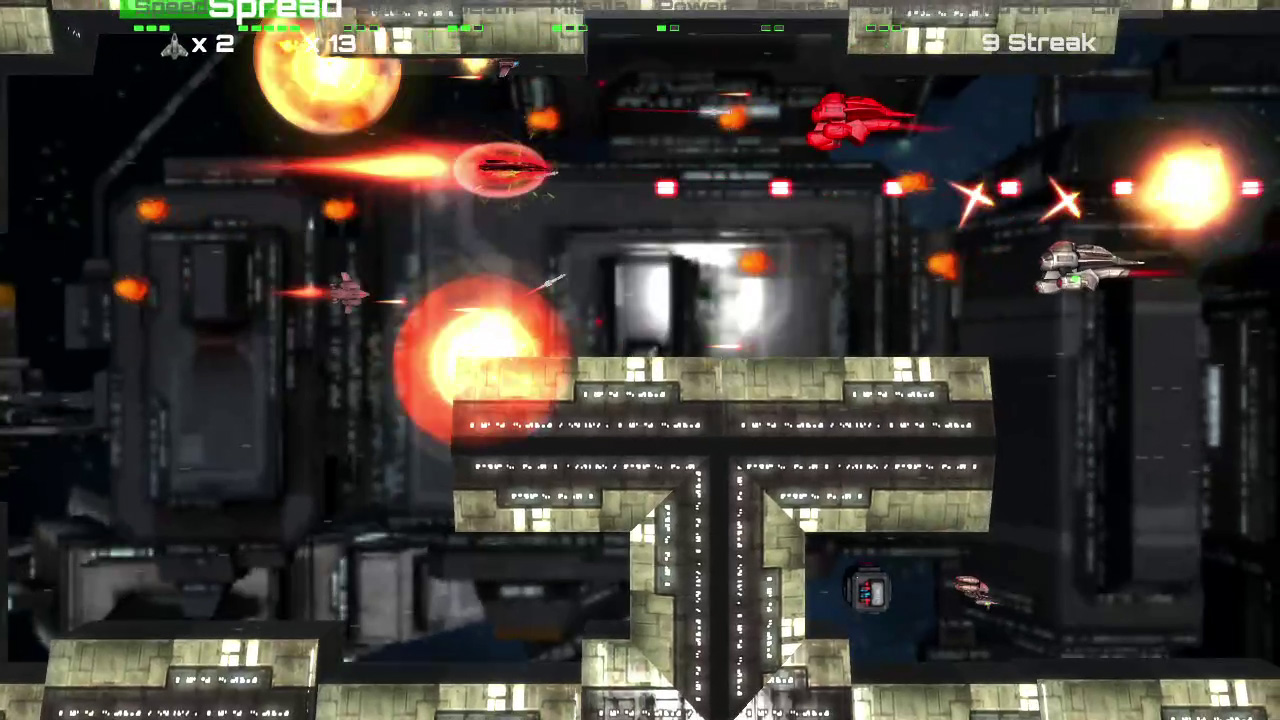The height and width of the screenshot is (720, 1280).
Task: Click the red cargo container enemy below center
Action: (x=868, y=592)
